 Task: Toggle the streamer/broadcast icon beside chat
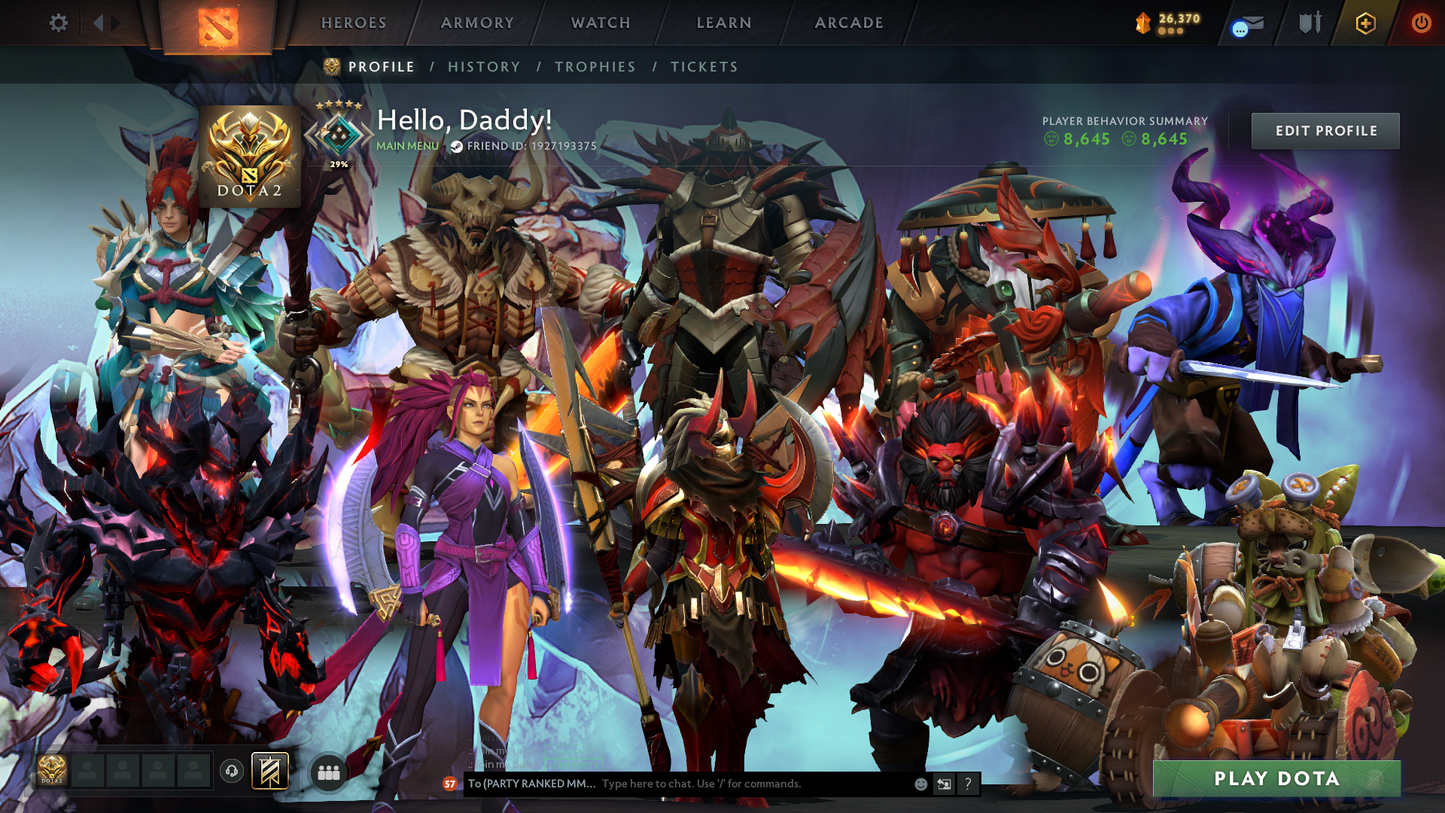(943, 783)
